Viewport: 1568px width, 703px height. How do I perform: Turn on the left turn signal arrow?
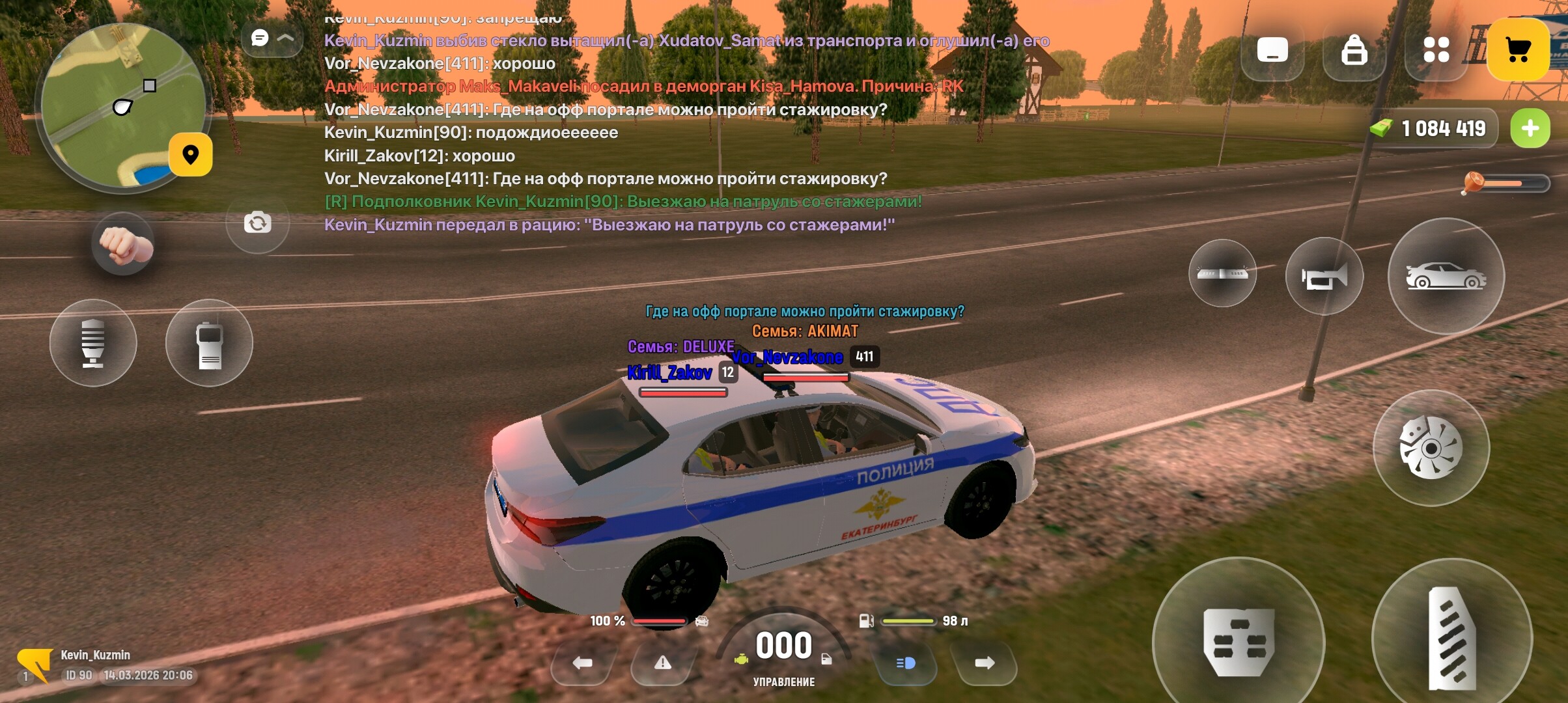click(582, 663)
